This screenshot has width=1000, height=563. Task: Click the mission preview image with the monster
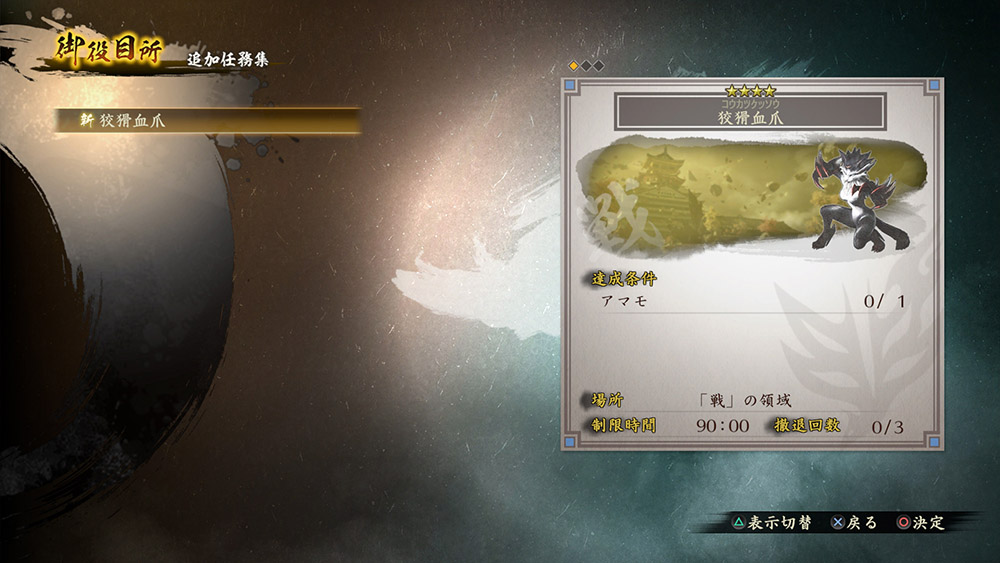pos(750,199)
